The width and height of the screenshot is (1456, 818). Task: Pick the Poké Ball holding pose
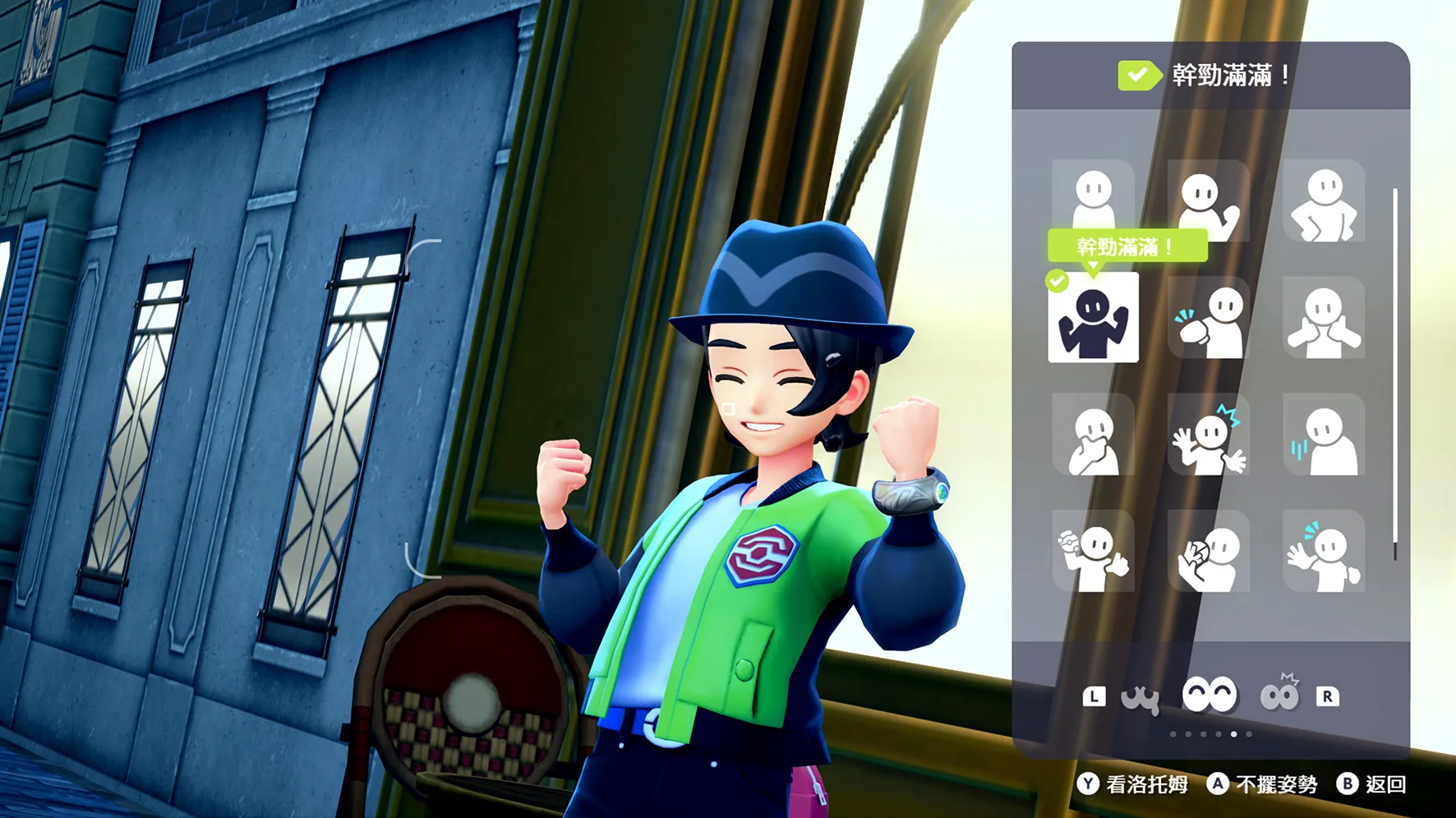1093,551
